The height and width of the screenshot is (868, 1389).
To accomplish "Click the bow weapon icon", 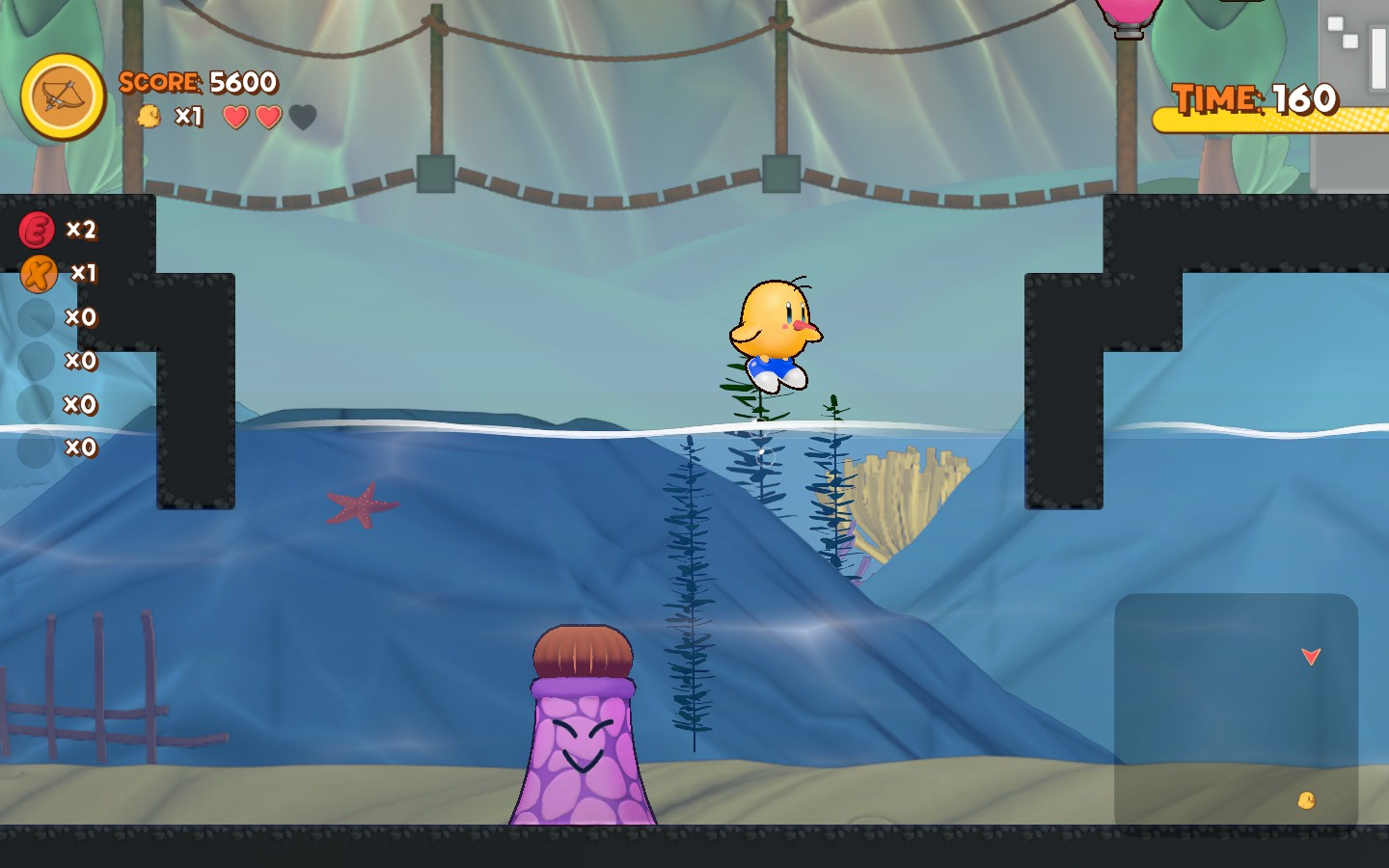I will tap(63, 96).
